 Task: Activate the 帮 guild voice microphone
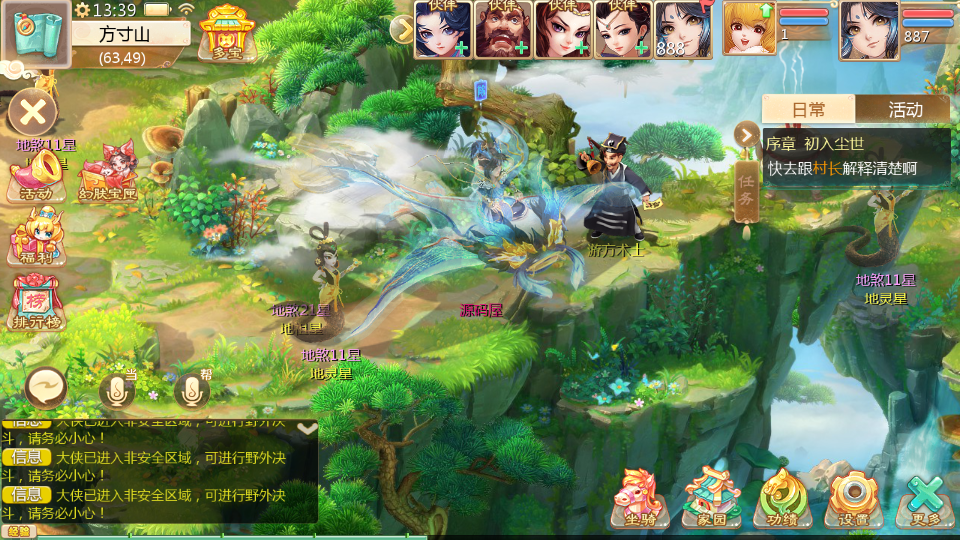[x=193, y=391]
